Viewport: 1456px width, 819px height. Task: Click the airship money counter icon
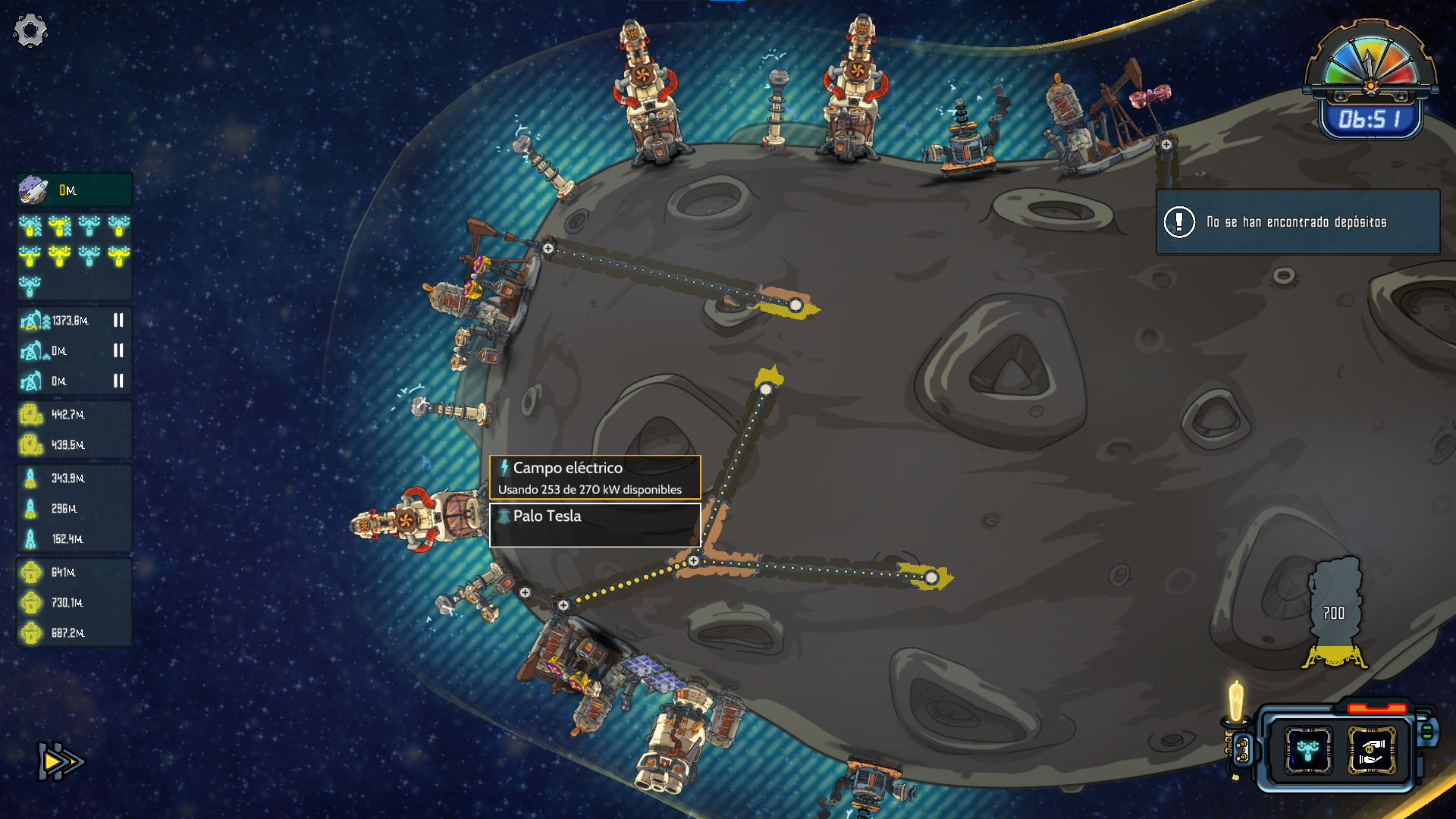(x=31, y=190)
